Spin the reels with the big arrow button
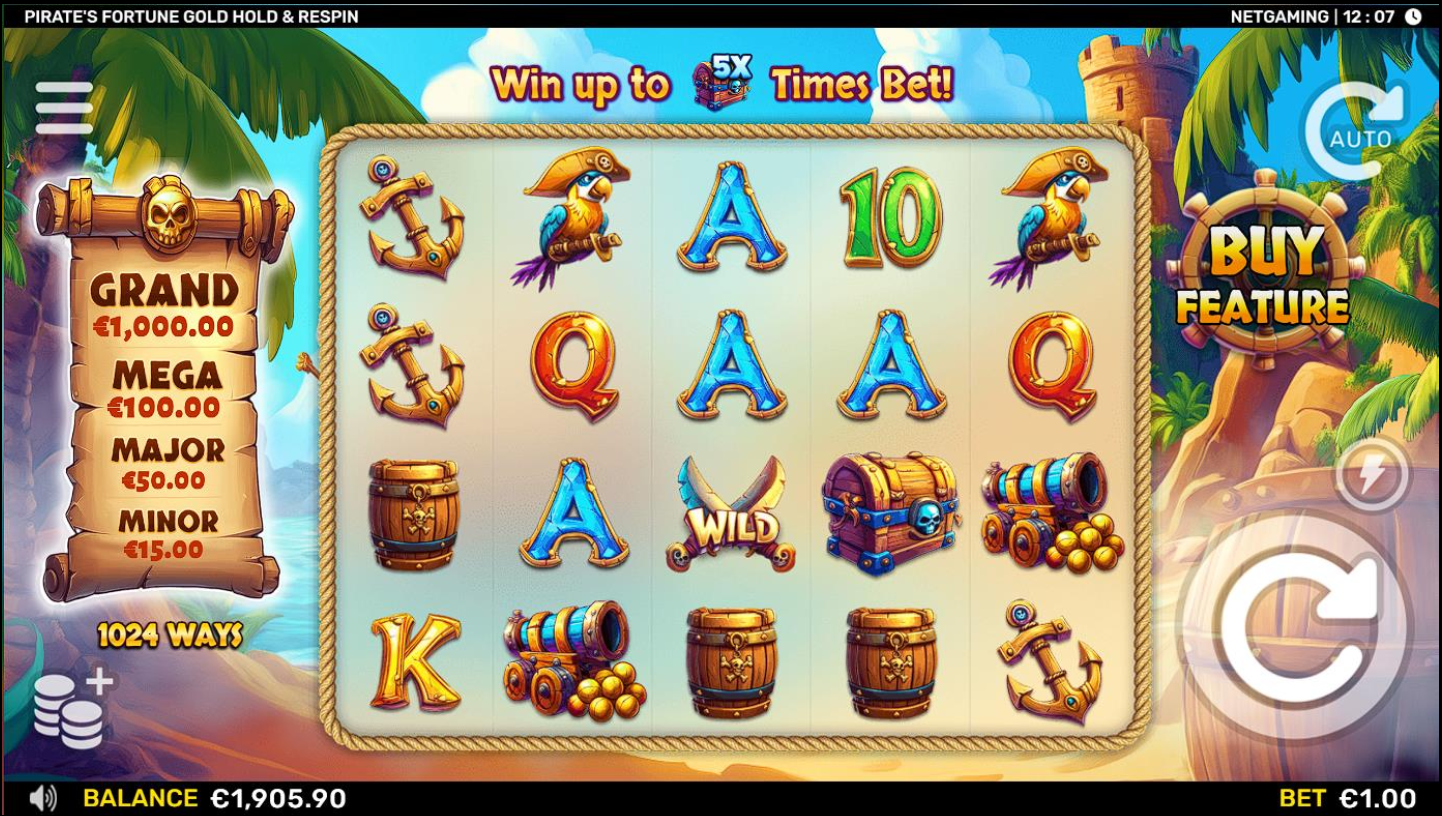This screenshot has width=1442, height=816. click(1296, 628)
